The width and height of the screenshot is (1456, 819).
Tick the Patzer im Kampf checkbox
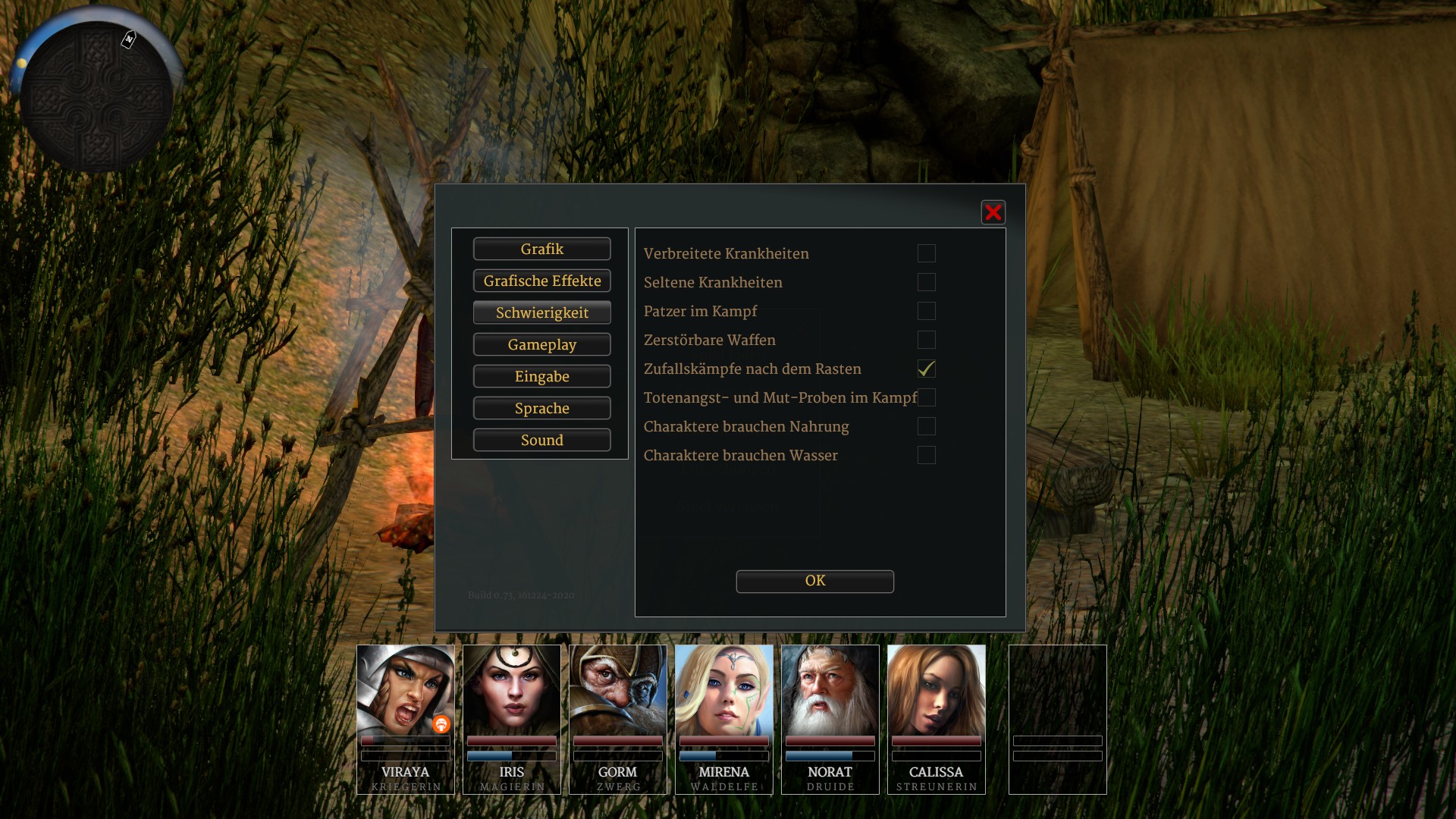point(926,311)
